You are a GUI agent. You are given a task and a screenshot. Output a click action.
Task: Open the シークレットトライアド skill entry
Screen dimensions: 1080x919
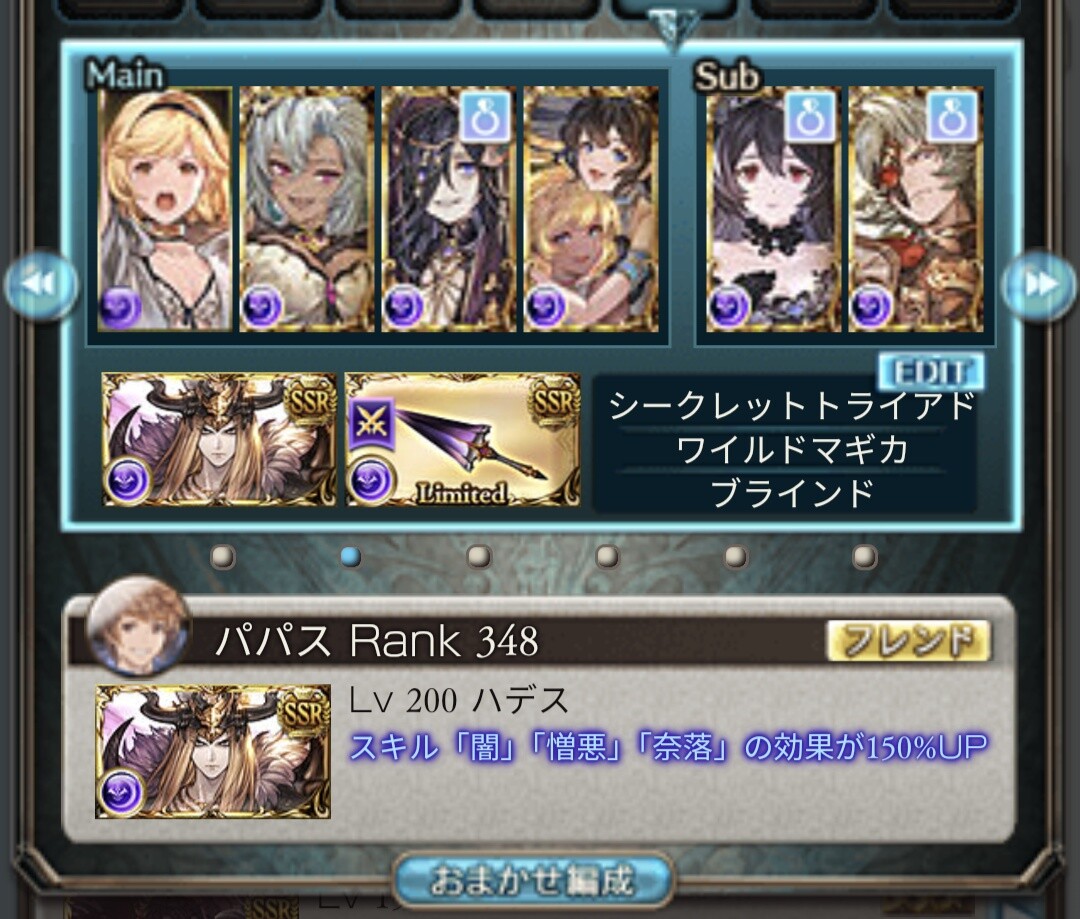click(x=790, y=405)
